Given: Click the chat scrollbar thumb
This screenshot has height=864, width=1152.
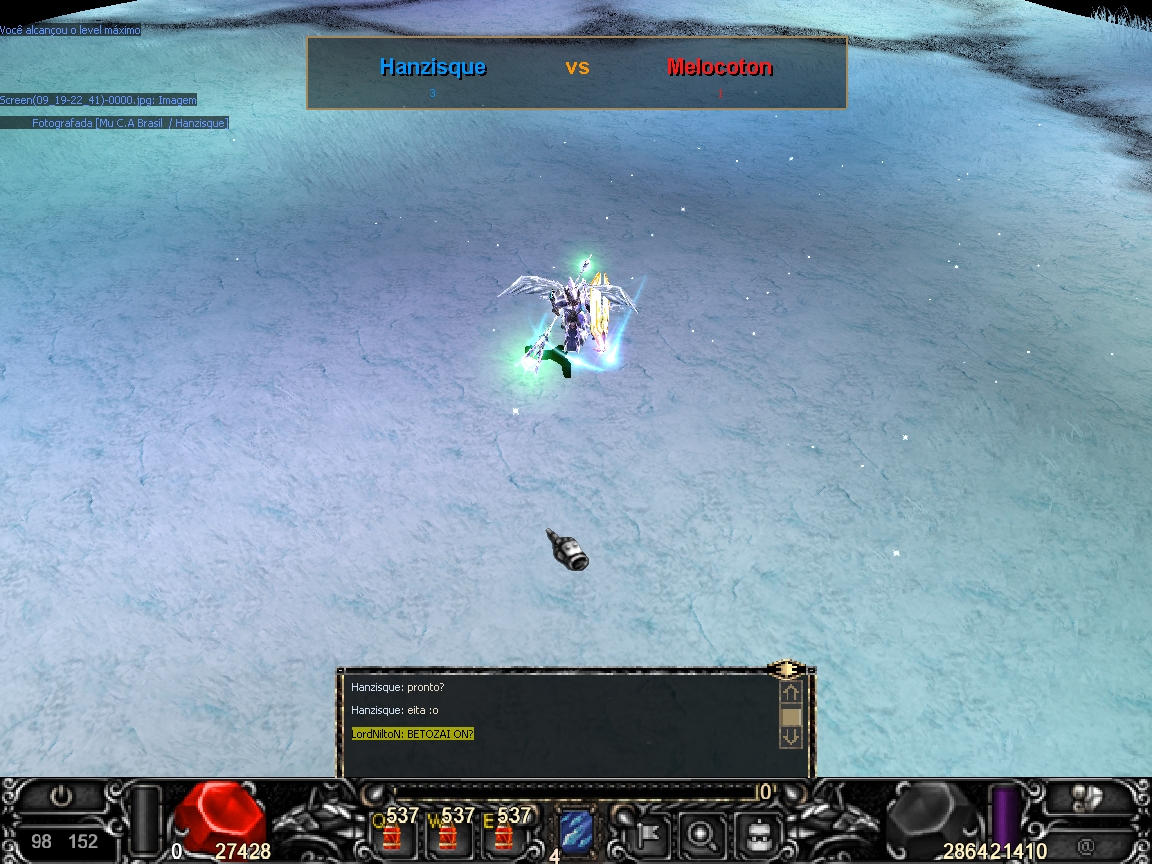Looking at the screenshot, I should (791, 717).
